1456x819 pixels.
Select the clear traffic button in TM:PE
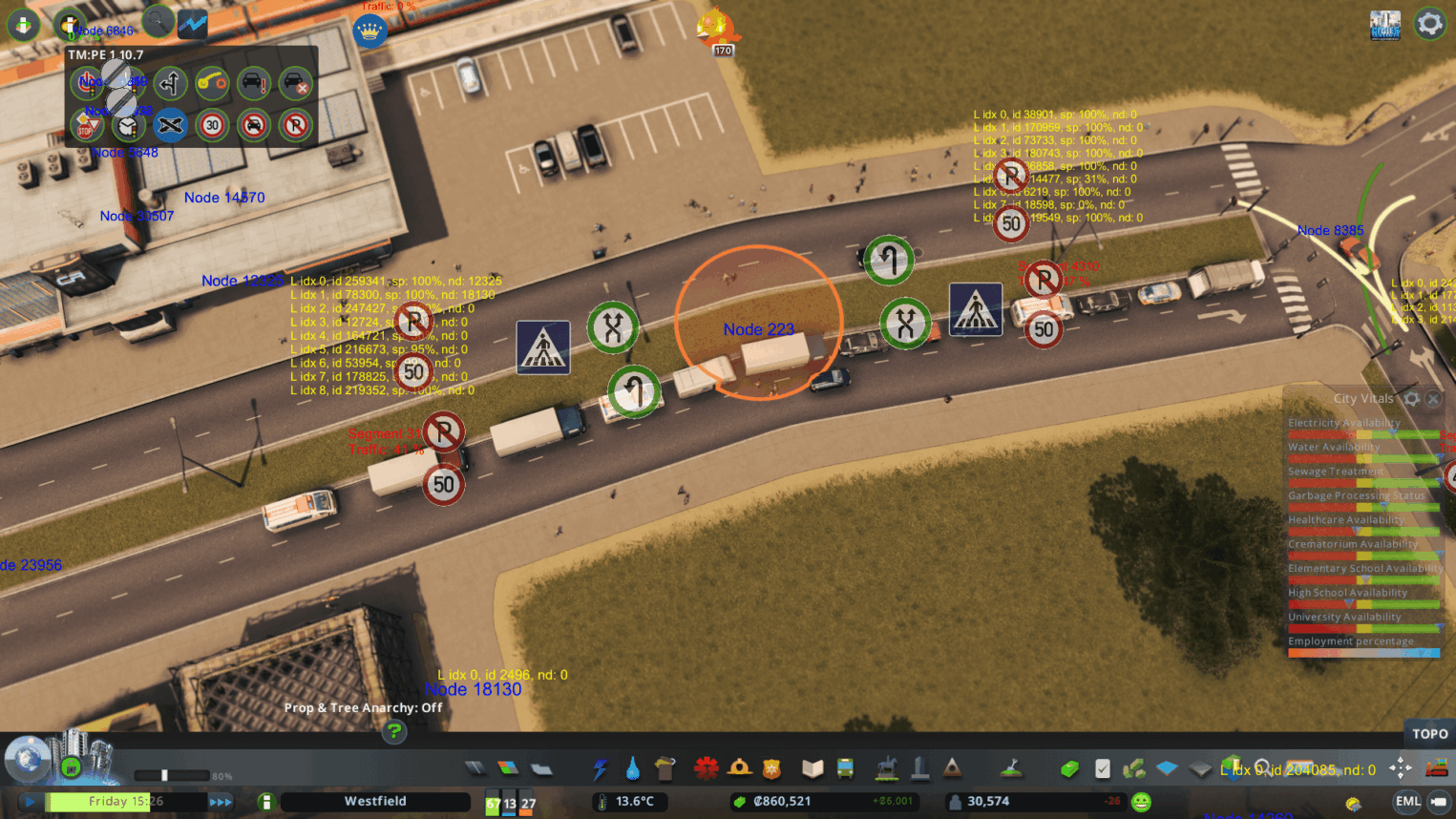point(296,84)
